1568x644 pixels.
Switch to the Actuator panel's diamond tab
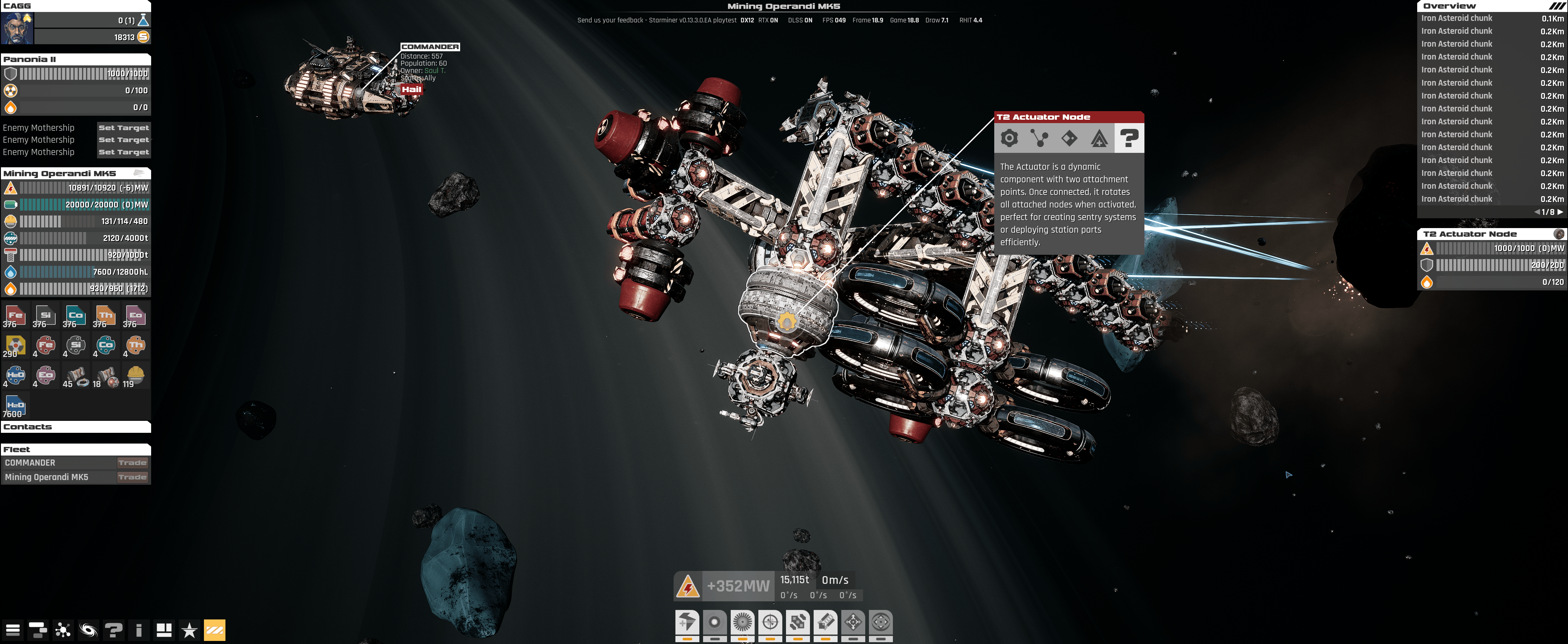click(1069, 139)
